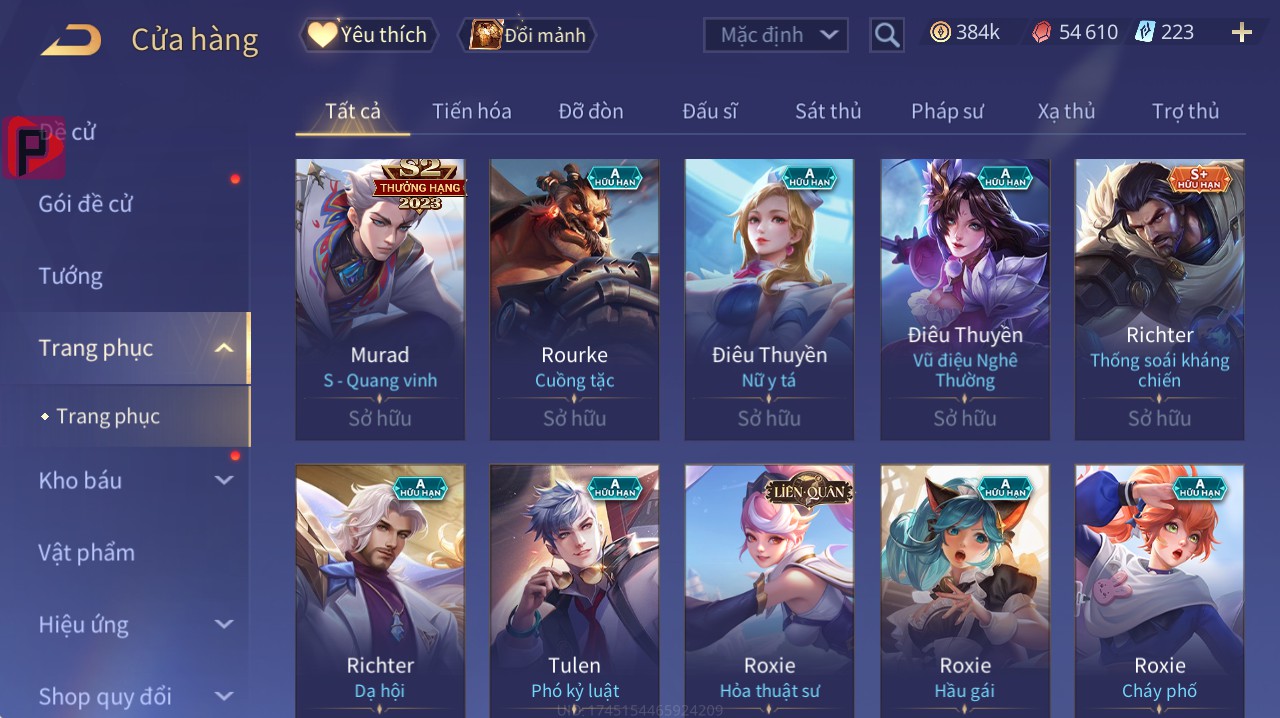Image resolution: width=1280 pixels, height=718 pixels.
Task: Choose the Pháp sư tab
Action: point(947,111)
